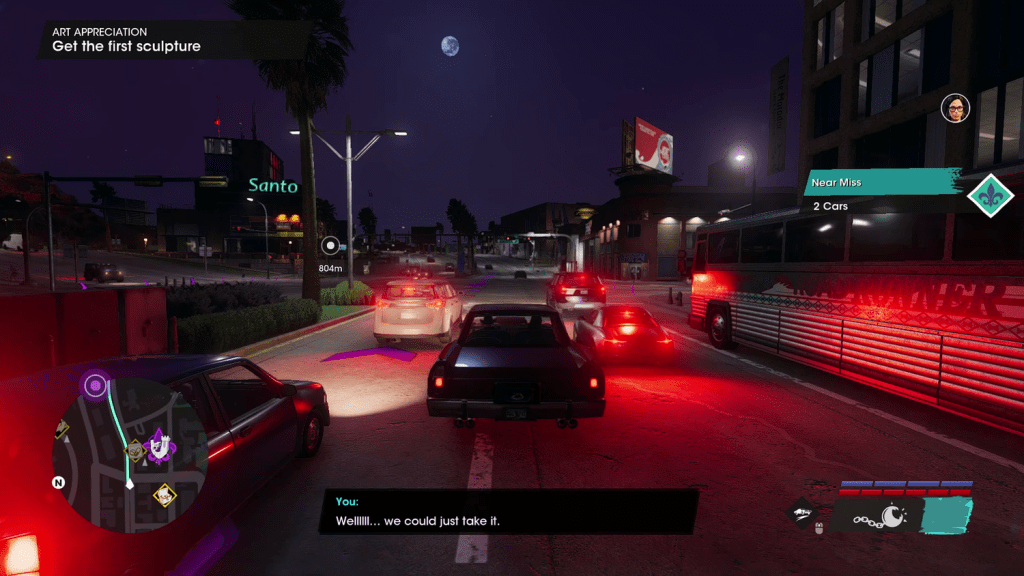
Task: Click the north compass N indicator
Action: coord(58,482)
